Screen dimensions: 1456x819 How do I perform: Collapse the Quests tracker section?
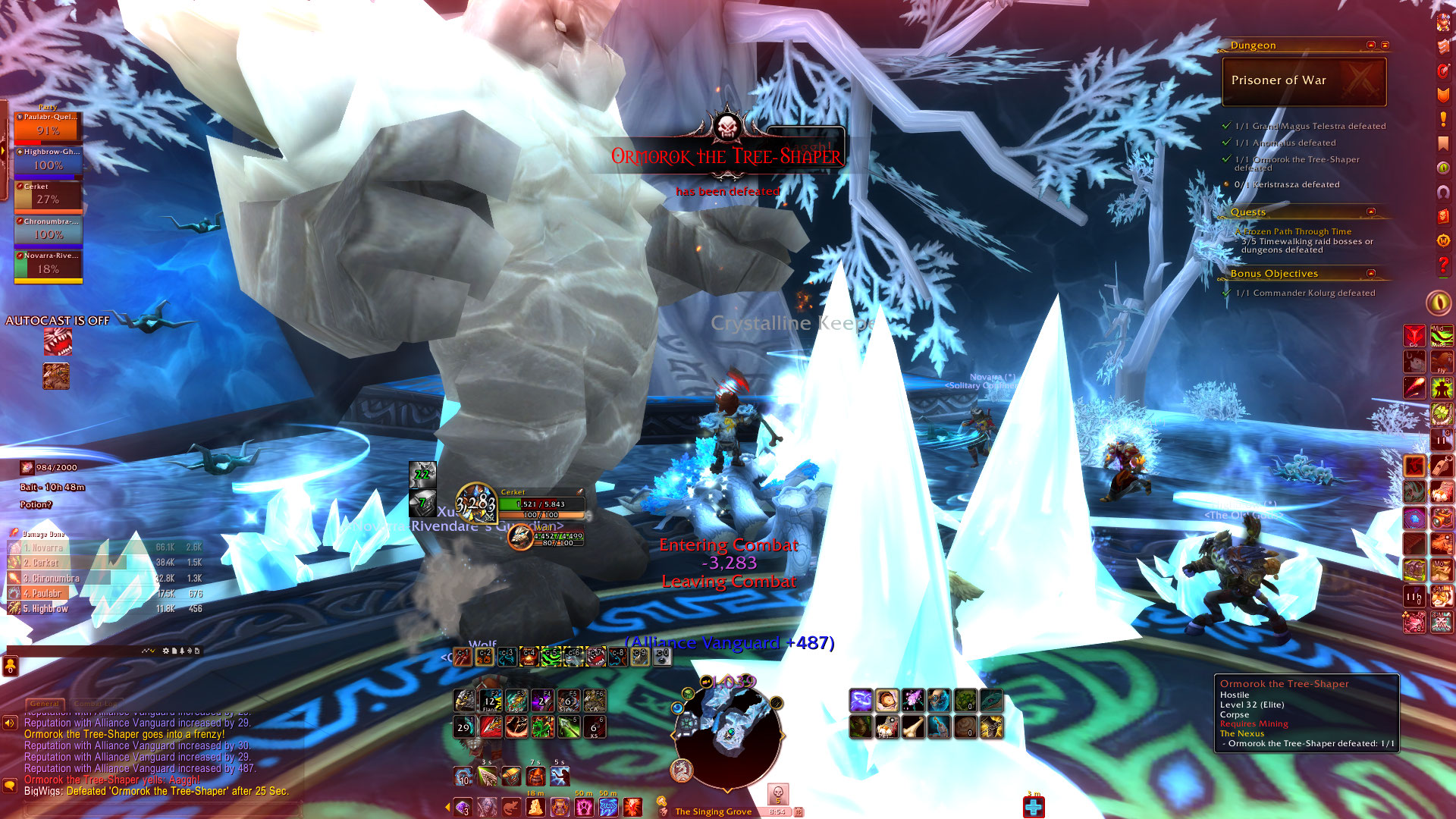tap(1370, 212)
